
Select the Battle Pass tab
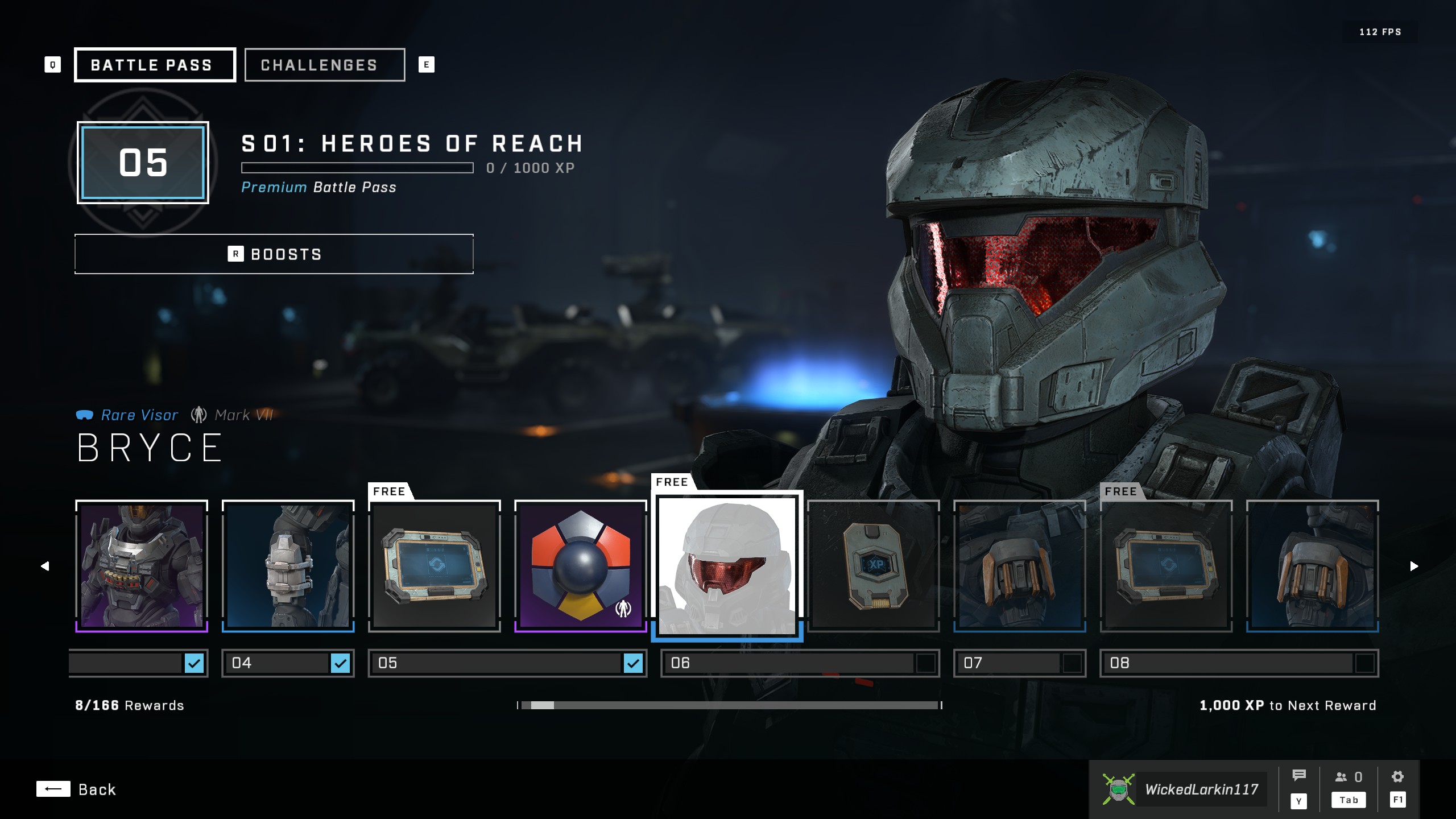[x=155, y=64]
